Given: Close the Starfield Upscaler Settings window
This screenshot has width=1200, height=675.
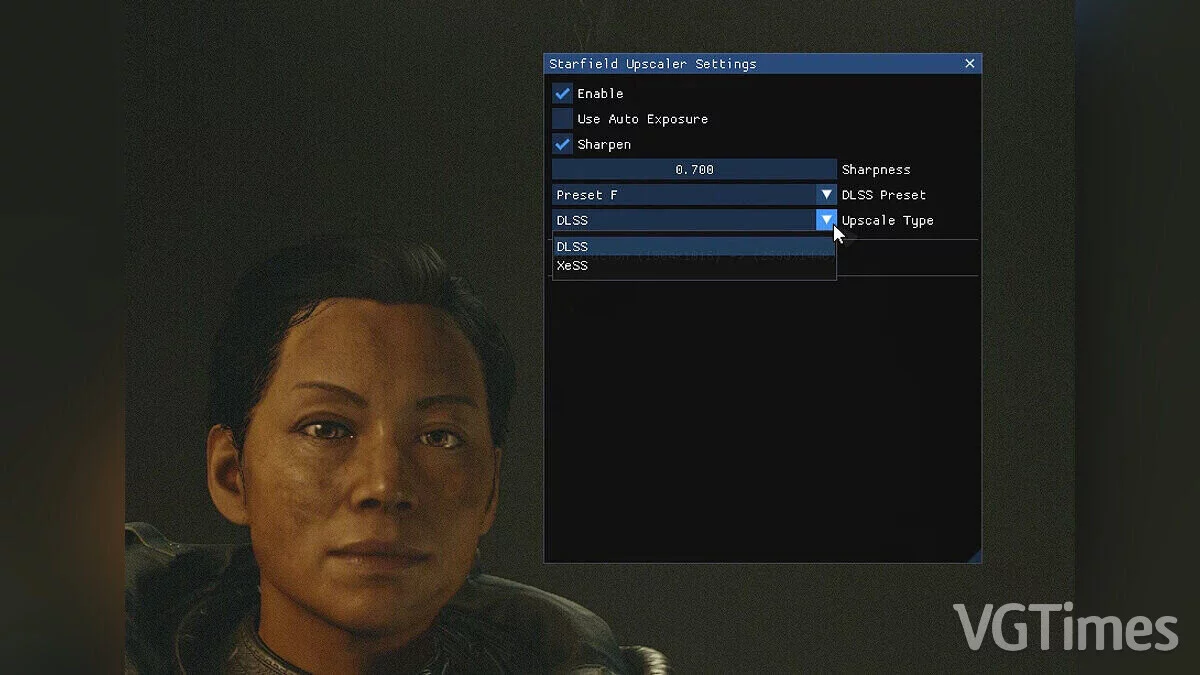Looking at the screenshot, I should pyautogui.click(x=969, y=64).
